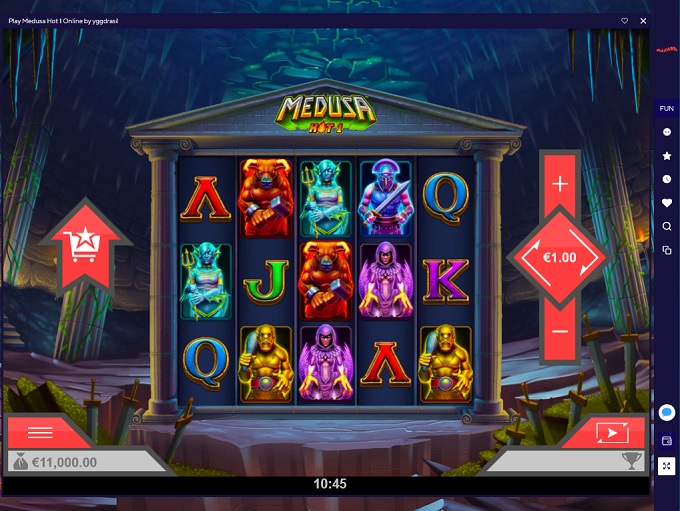
Task: Close the game window
Action: (643, 20)
